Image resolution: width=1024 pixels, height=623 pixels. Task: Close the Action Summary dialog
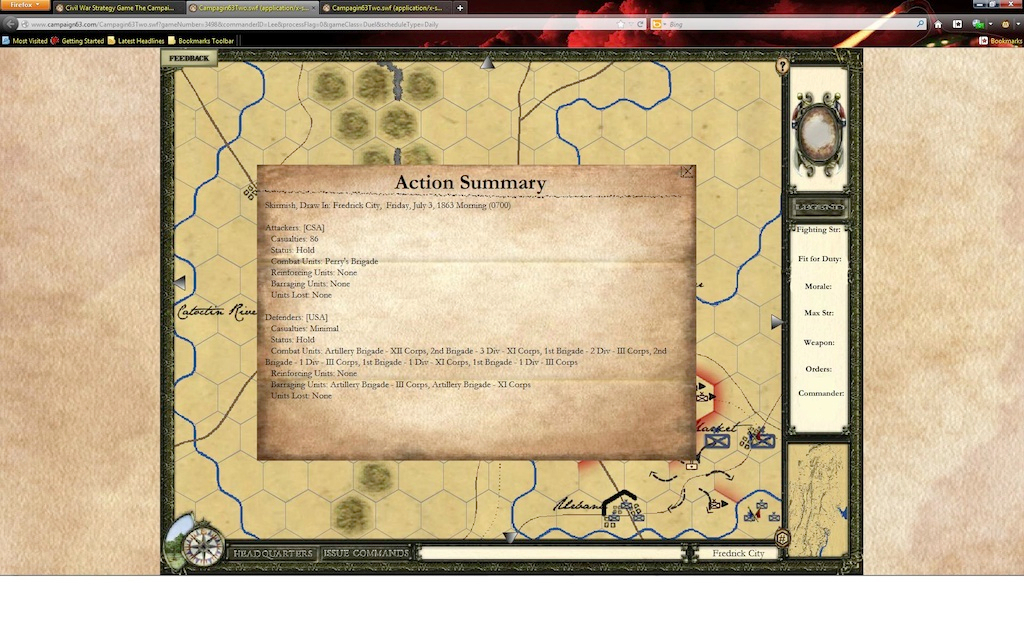pos(687,172)
